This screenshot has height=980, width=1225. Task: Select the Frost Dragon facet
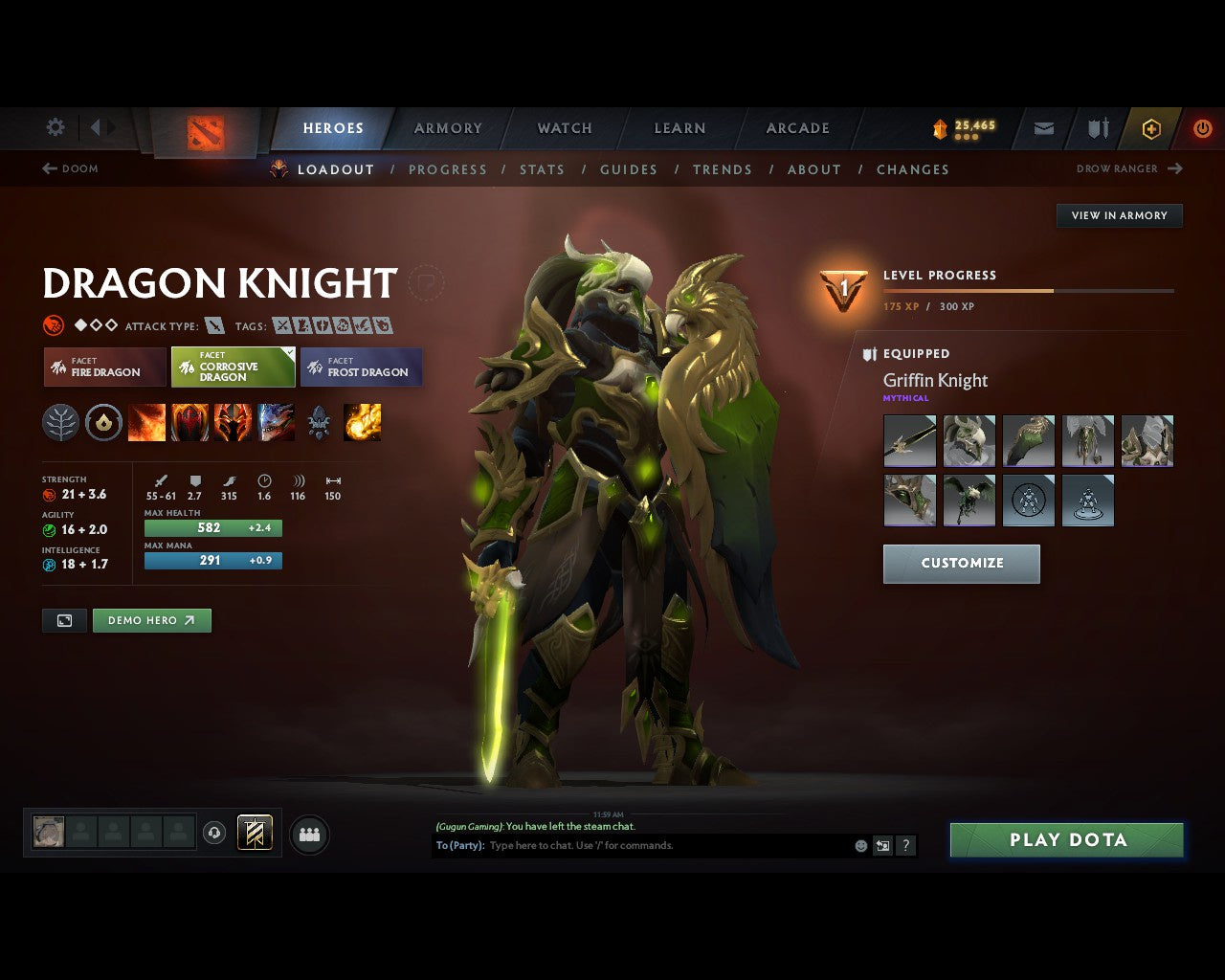[x=362, y=367]
